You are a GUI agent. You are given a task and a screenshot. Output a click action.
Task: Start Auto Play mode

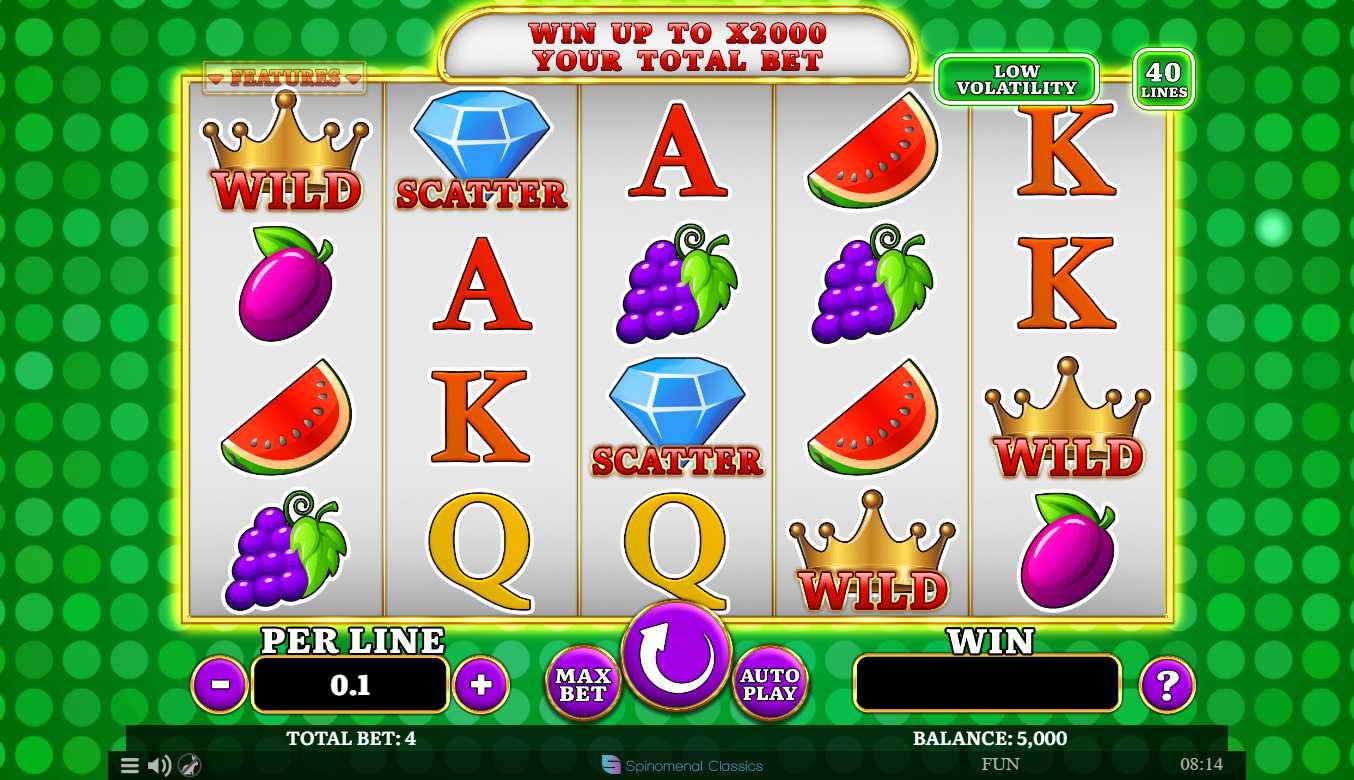point(770,684)
